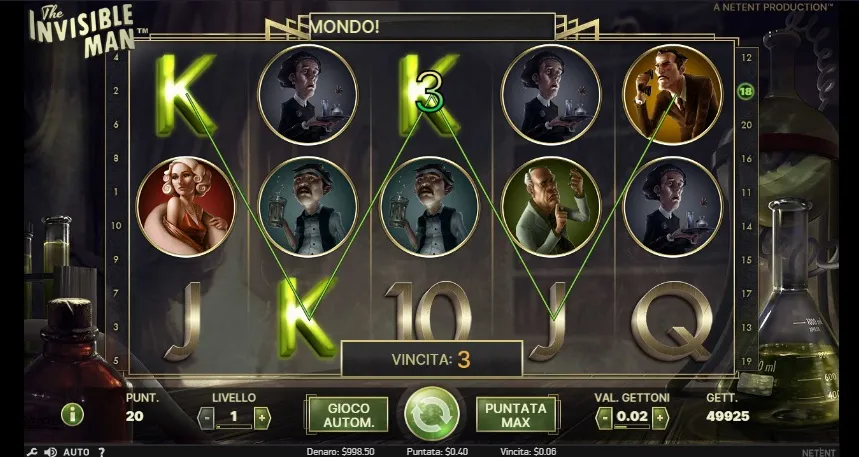Show payline 10 from the left markers

(x=118, y=225)
